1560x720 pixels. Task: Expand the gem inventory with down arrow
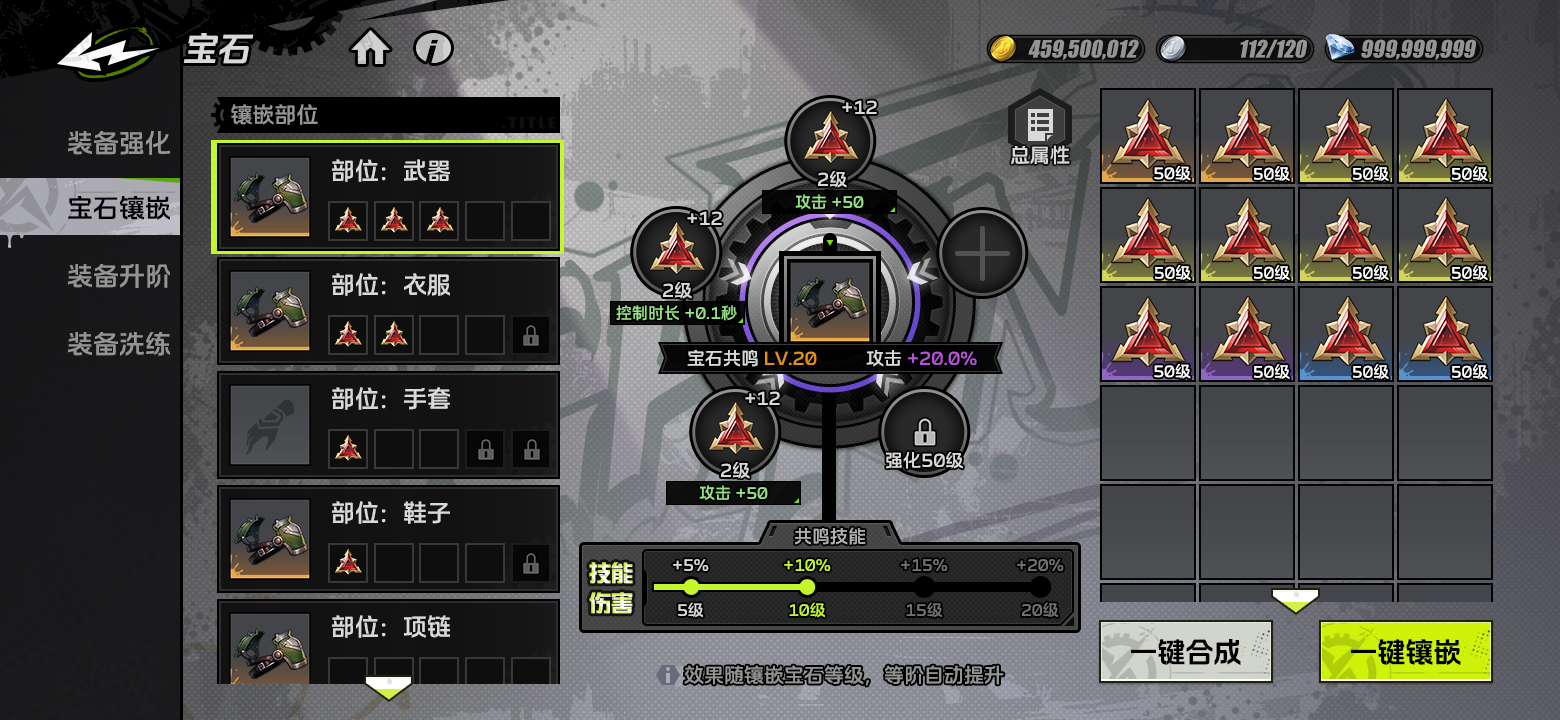pyautogui.click(x=1295, y=601)
